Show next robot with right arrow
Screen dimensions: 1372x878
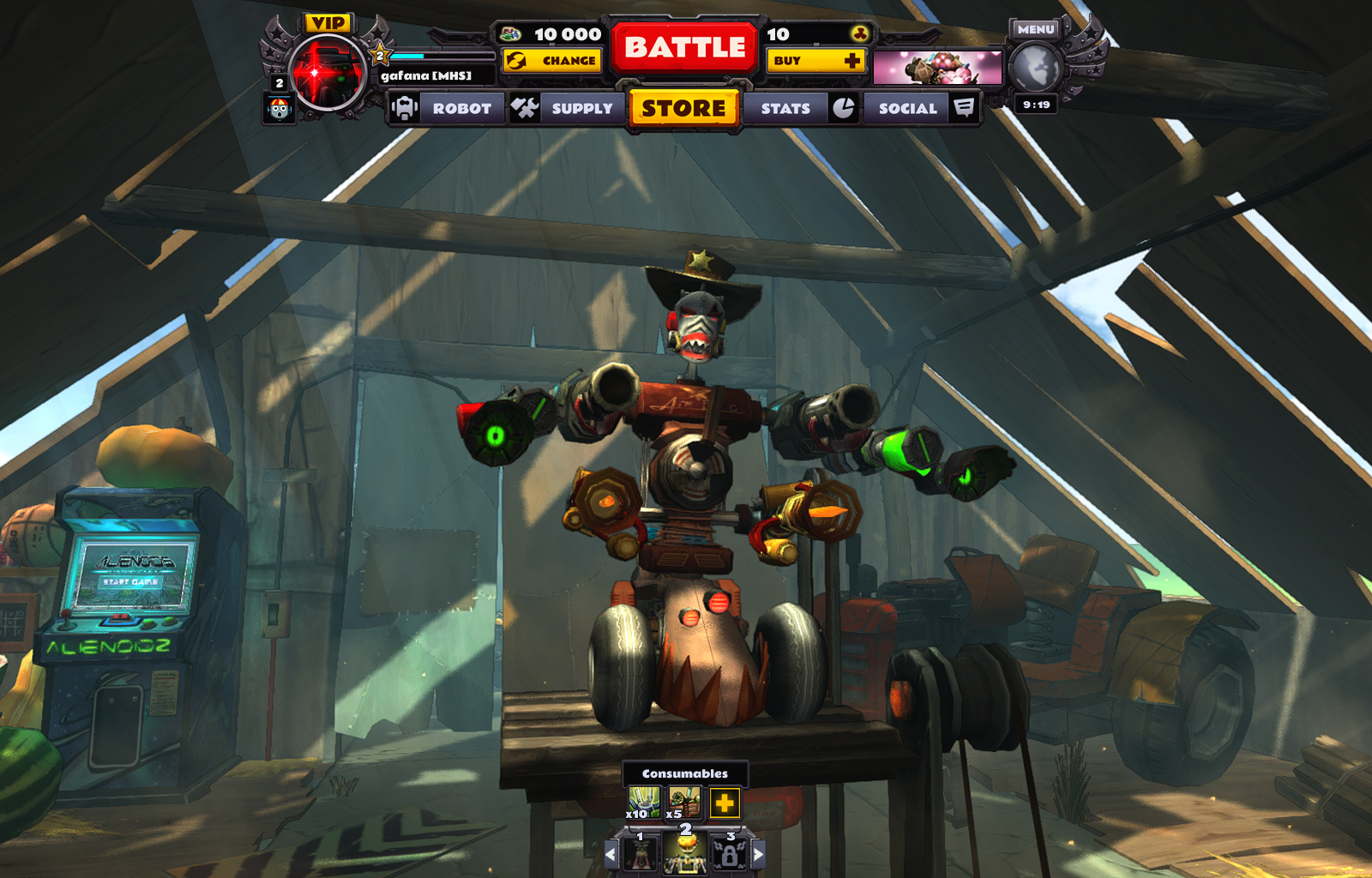click(x=758, y=854)
